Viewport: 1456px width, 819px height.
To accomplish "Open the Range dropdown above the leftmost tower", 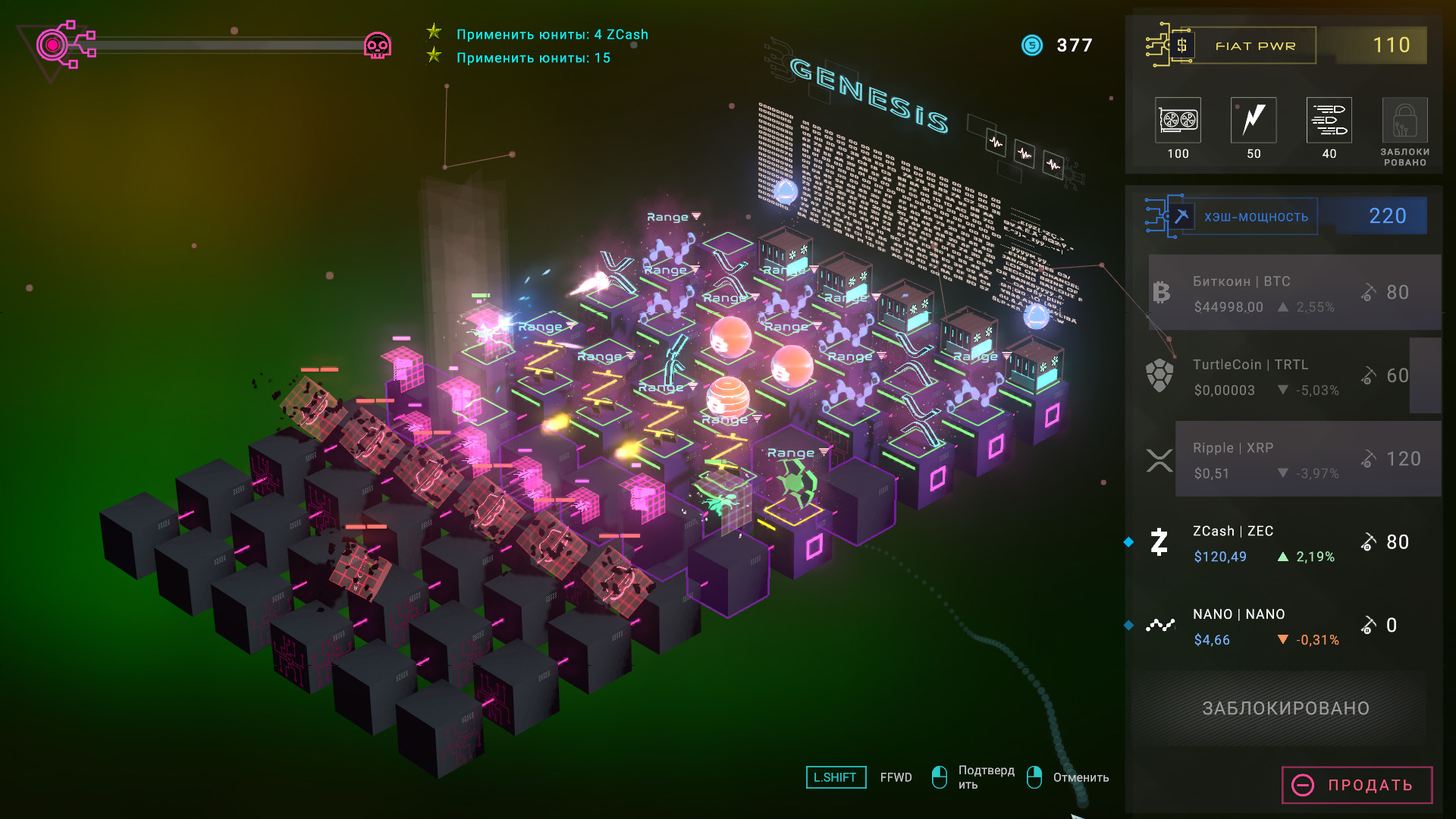I will click(x=541, y=326).
